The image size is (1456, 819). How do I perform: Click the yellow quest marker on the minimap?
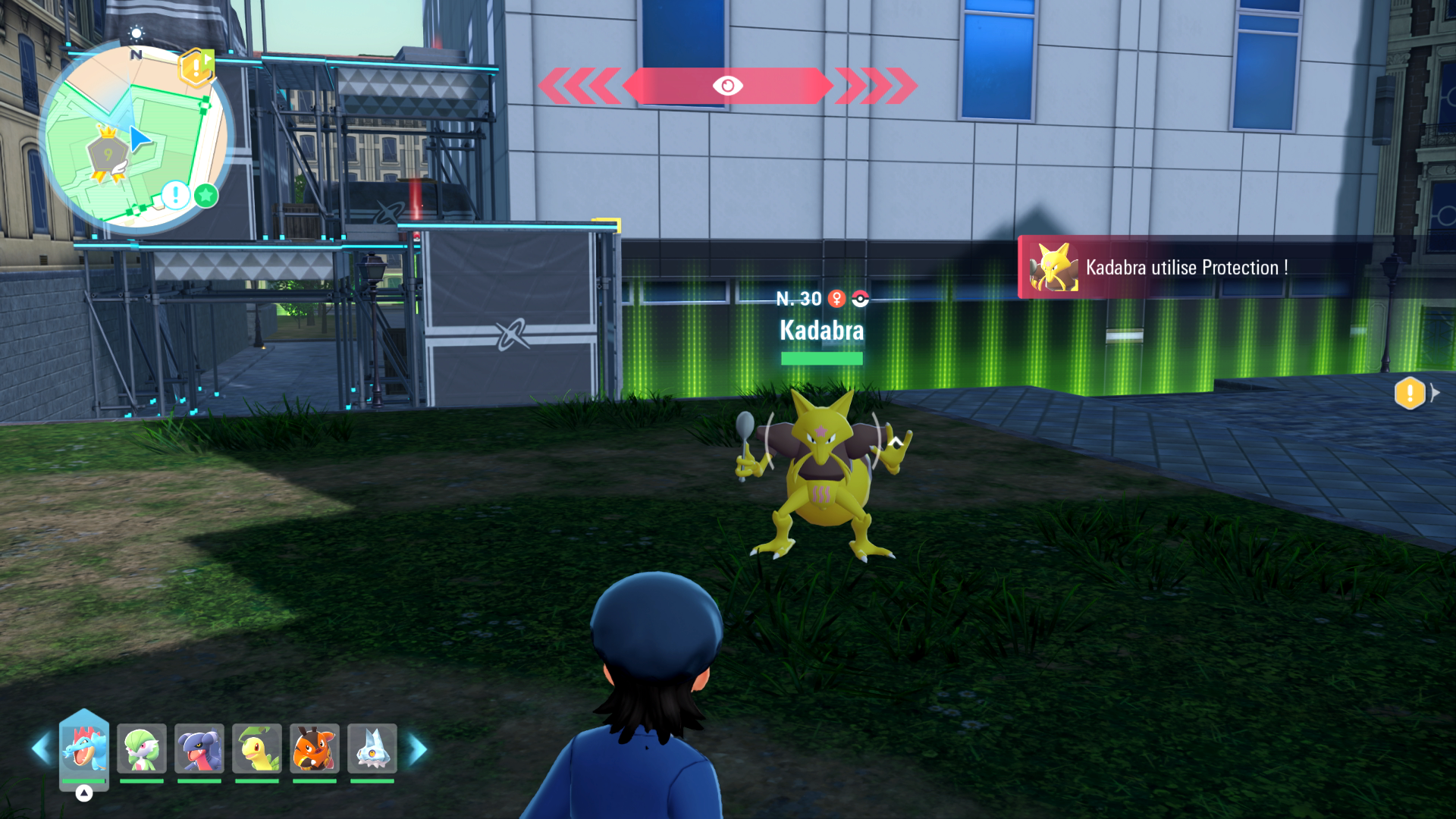pyautogui.click(x=195, y=68)
